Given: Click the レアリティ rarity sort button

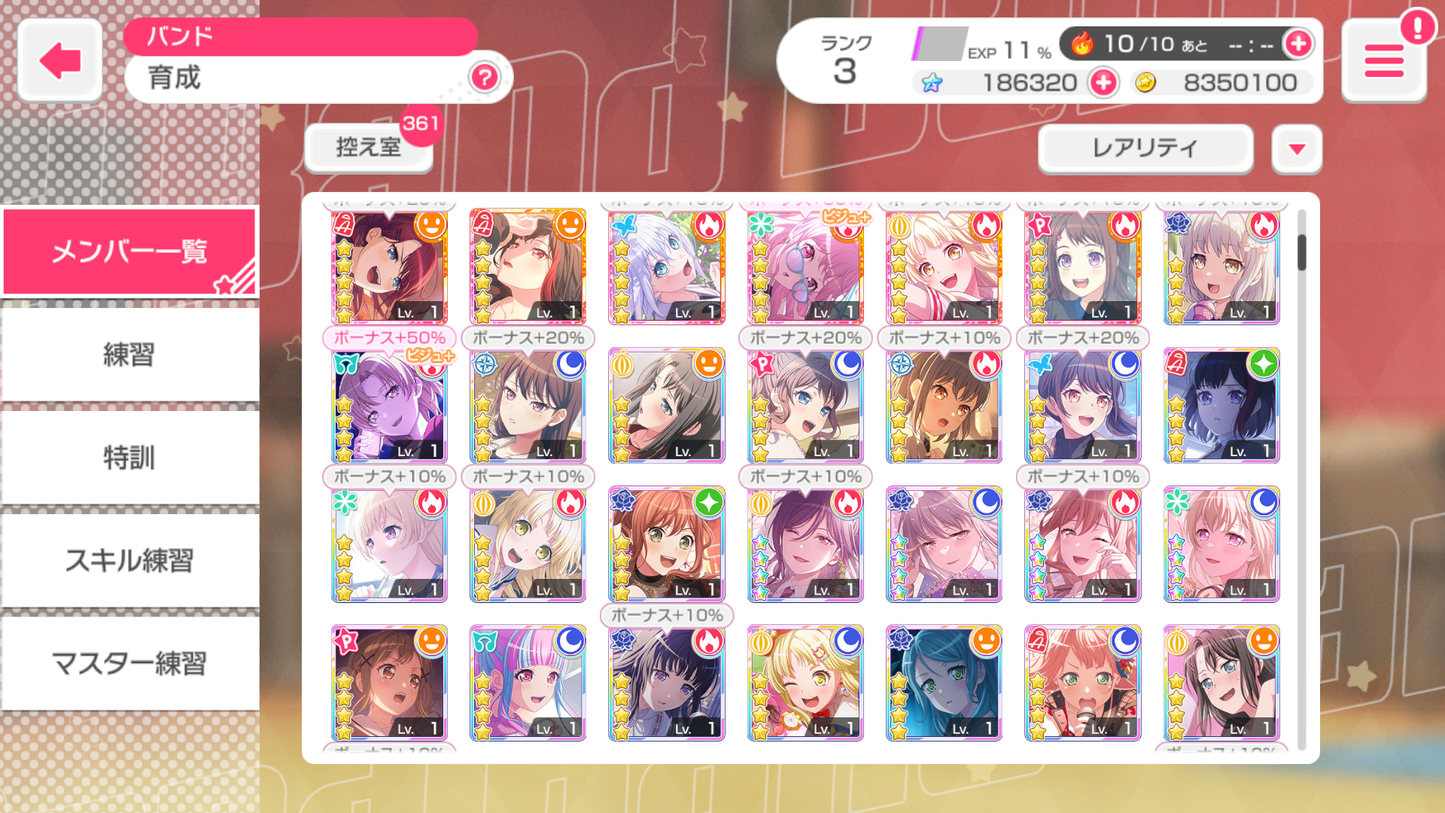Looking at the screenshot, I should click(x=1144, y=148).
